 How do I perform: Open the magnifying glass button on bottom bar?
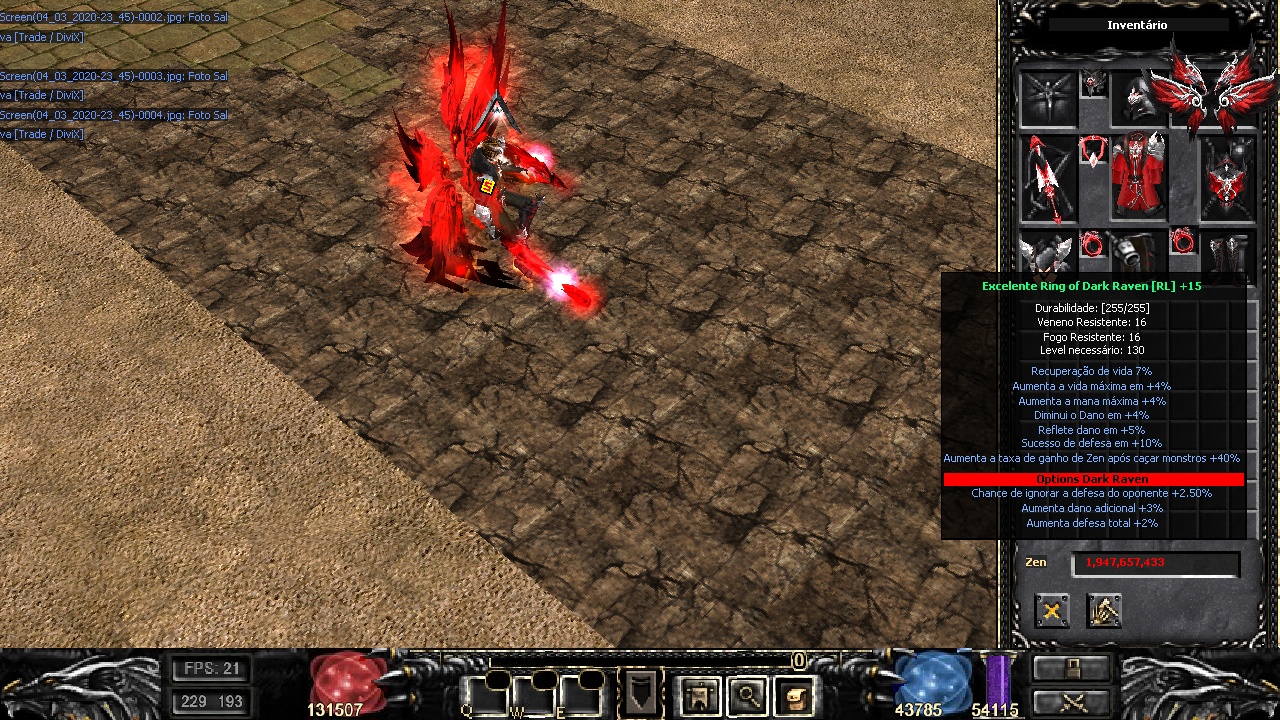coord(747,695)
